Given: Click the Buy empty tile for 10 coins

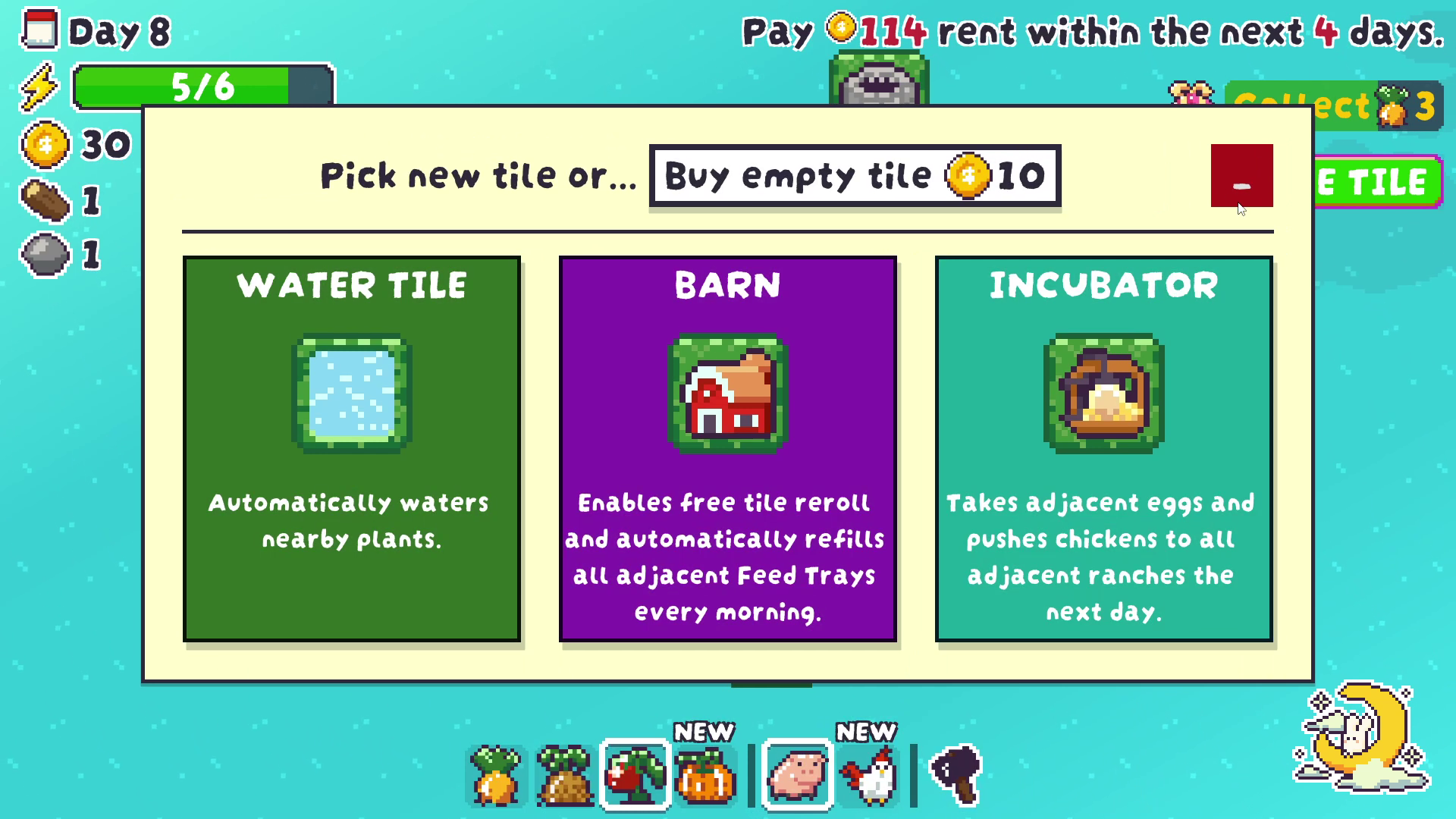Looking at the screenshot, I should point(855,175).
